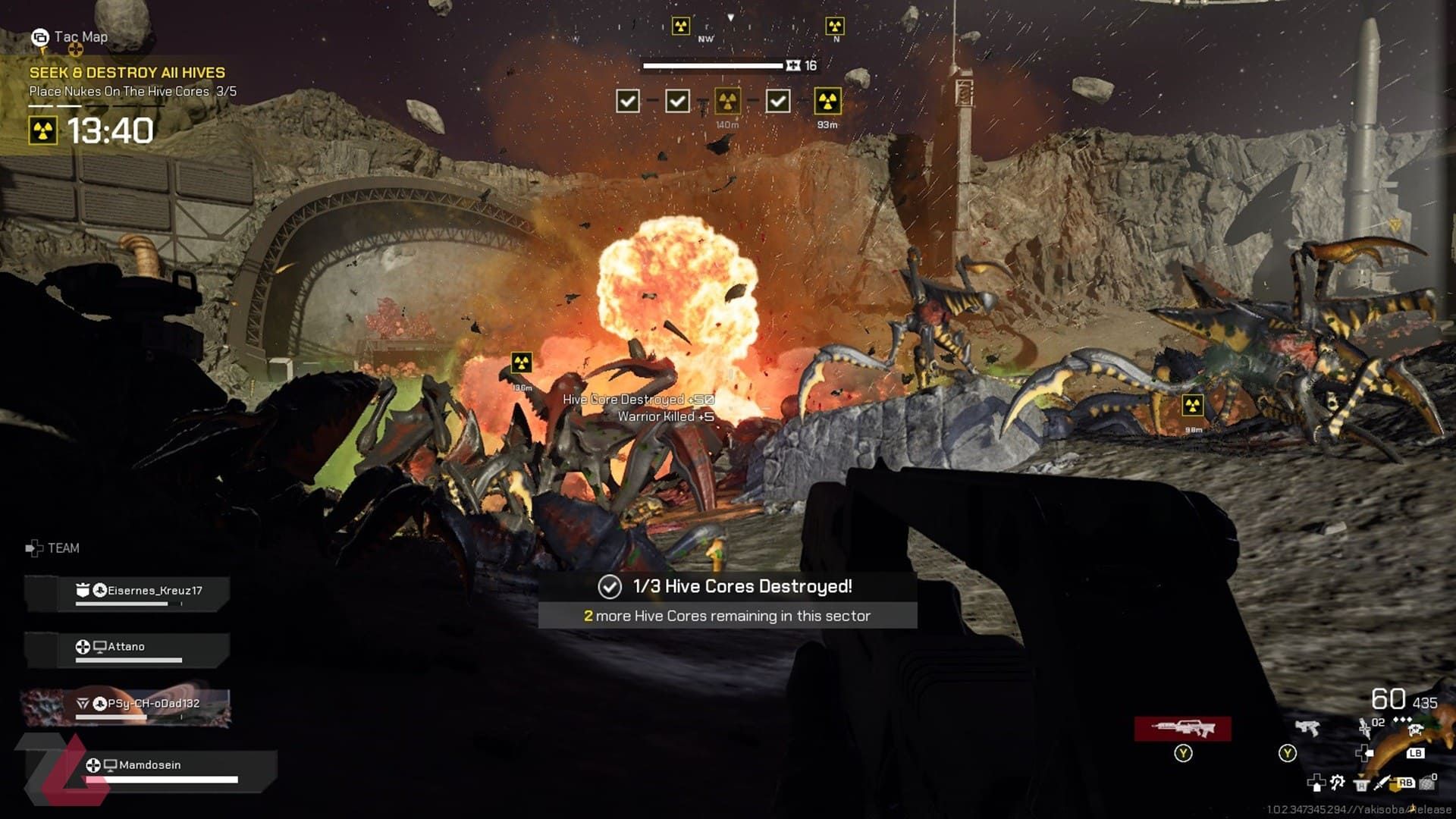Open the Tac Map
Viewport: 1456px width, 819px height.
tap(70, 37)
